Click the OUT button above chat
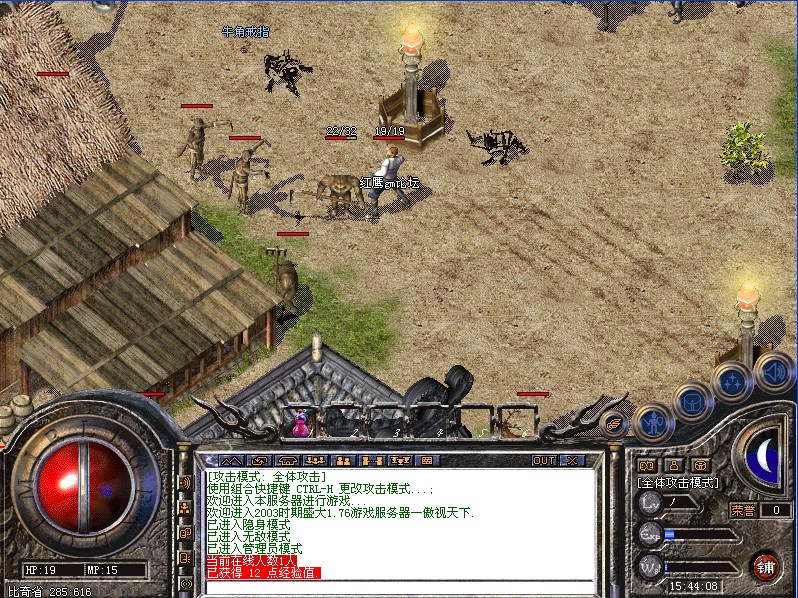This screenshot has width=798, height=598. coord(544,461)
